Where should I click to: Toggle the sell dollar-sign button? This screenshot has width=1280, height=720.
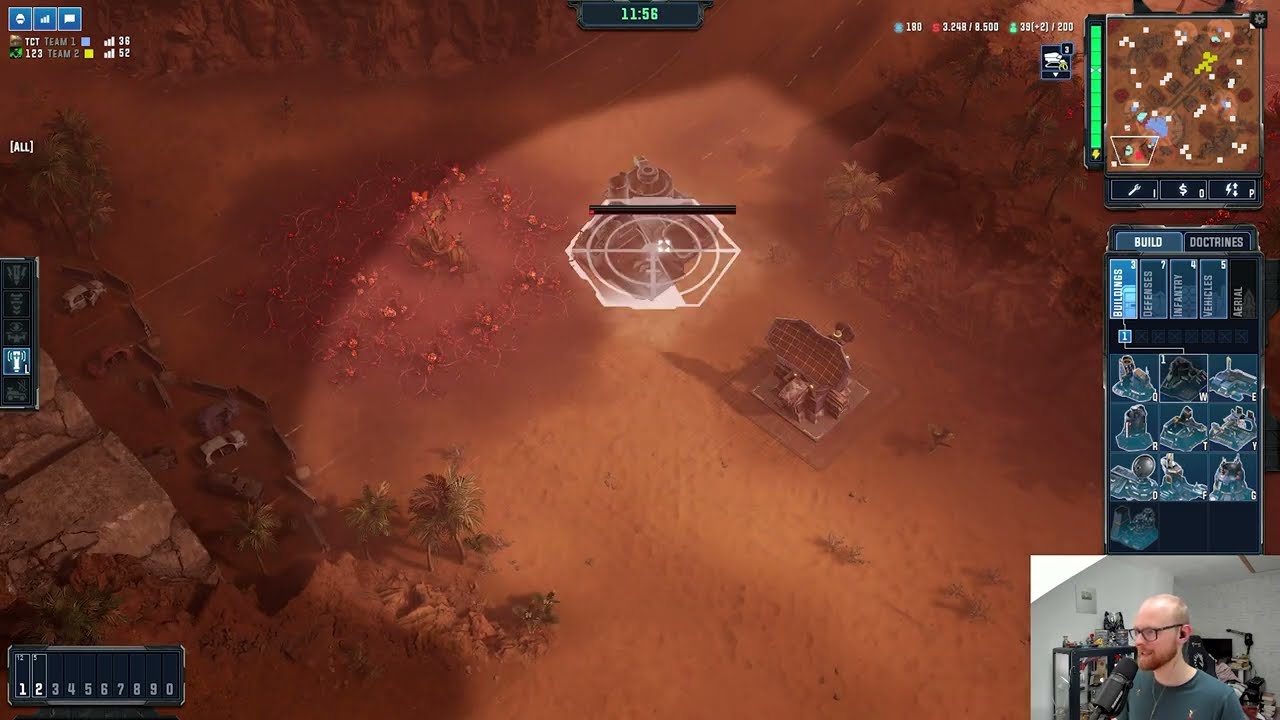[1183, 190]
